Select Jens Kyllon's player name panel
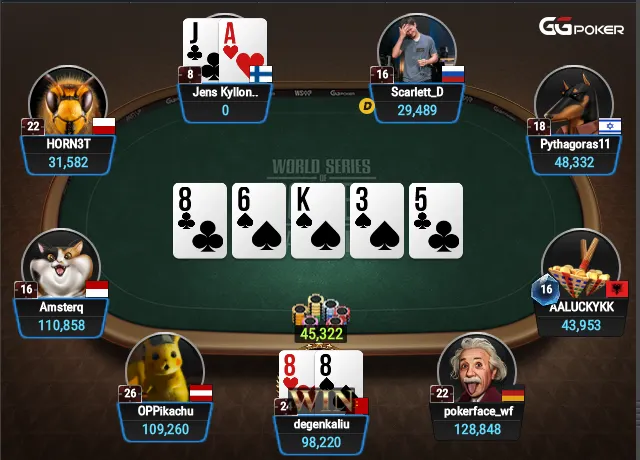This screenshot has height=460, width=640. pos(225,101)
